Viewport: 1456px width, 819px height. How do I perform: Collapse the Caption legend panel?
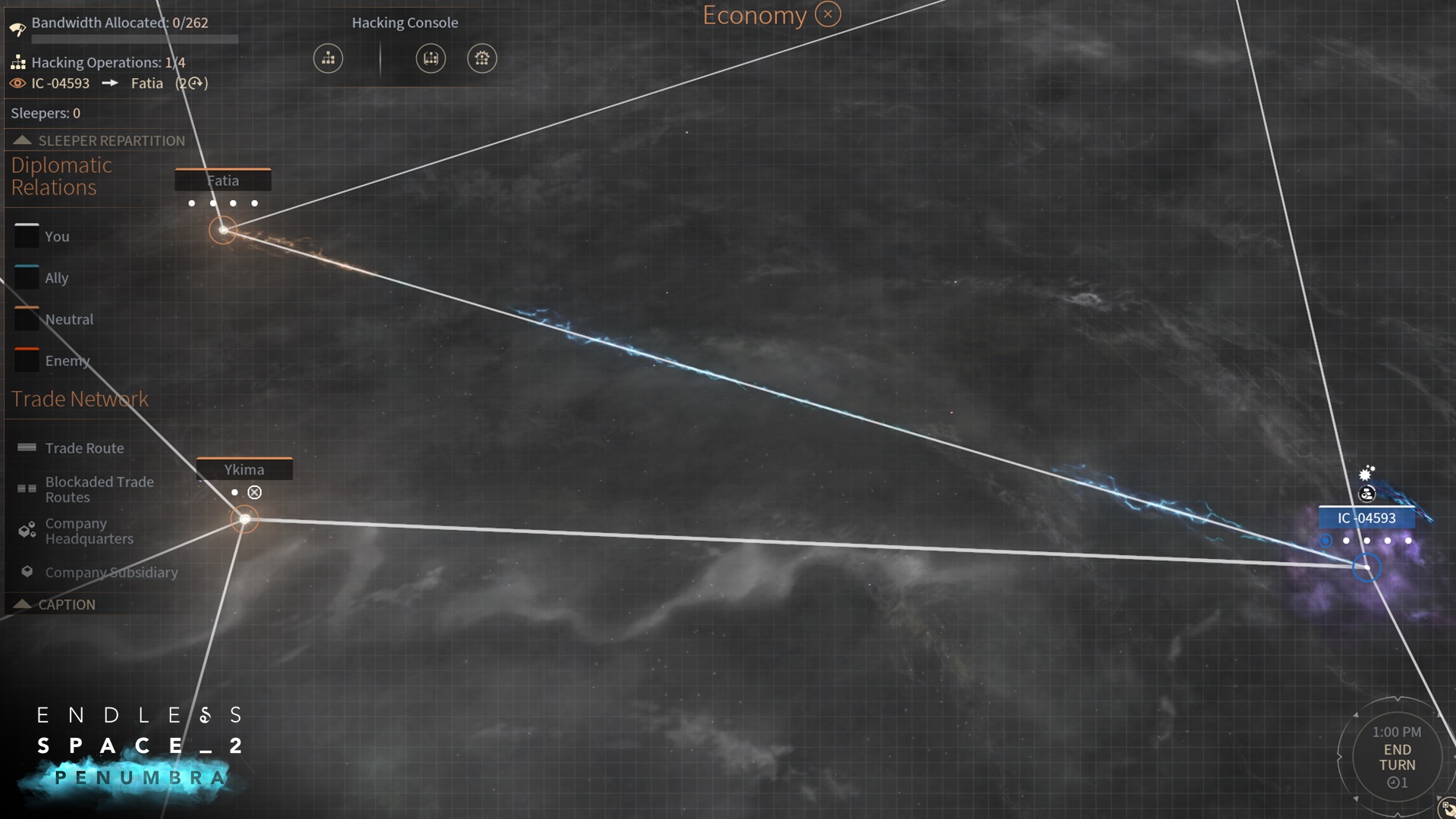[x=23, y=604]
